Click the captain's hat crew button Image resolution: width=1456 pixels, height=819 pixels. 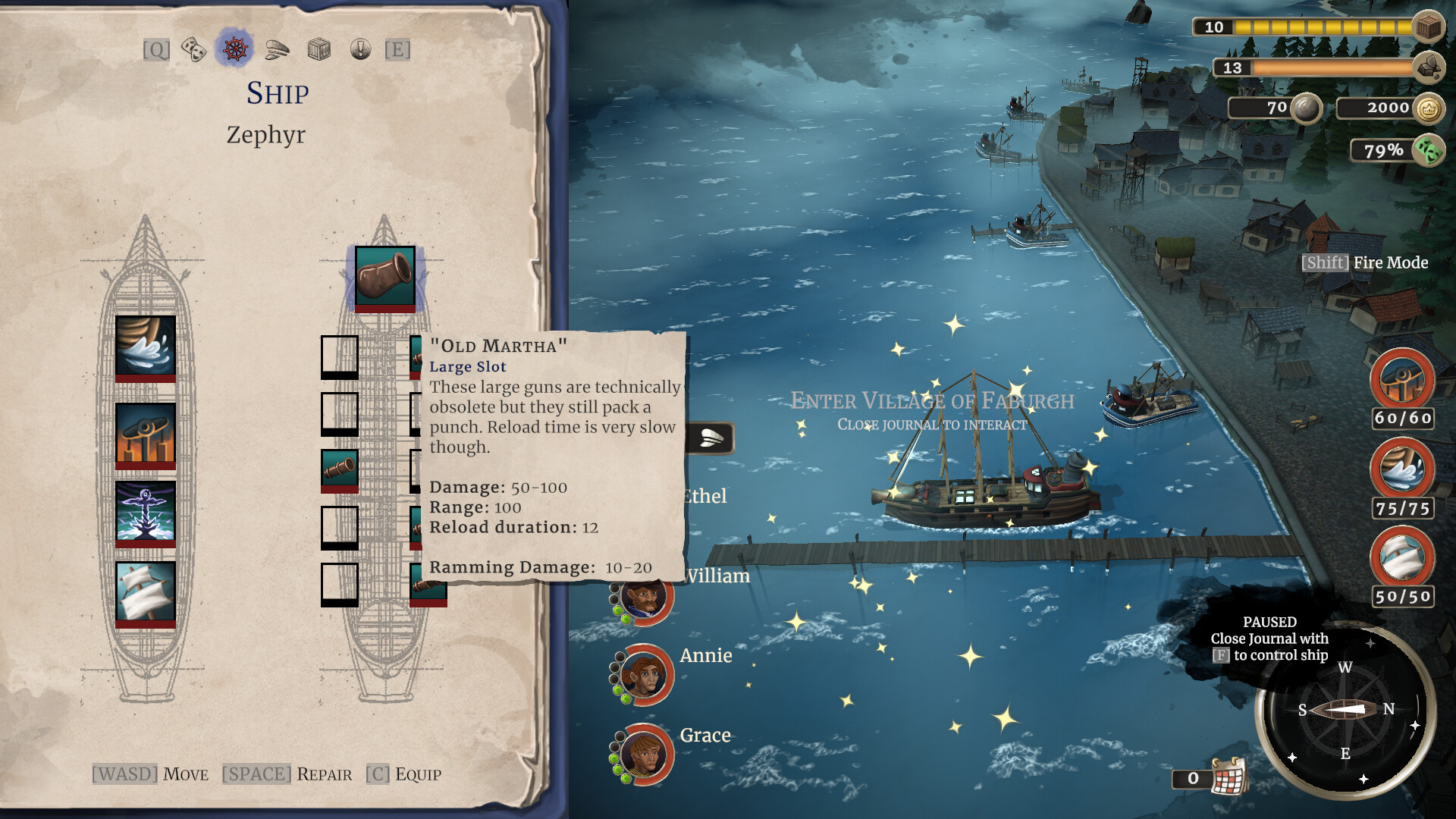710,438
